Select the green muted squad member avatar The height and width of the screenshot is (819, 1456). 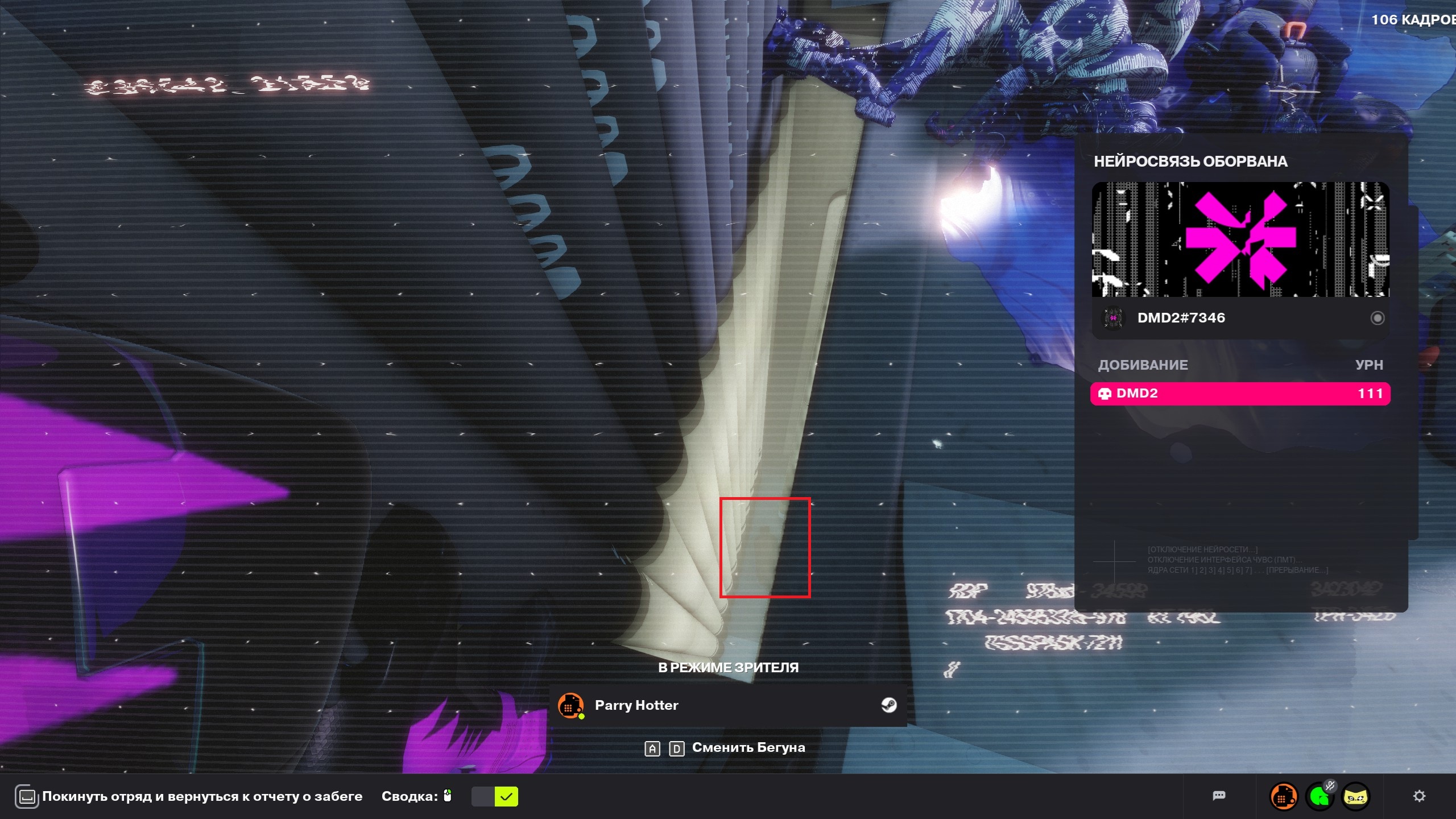(1320, 797)
